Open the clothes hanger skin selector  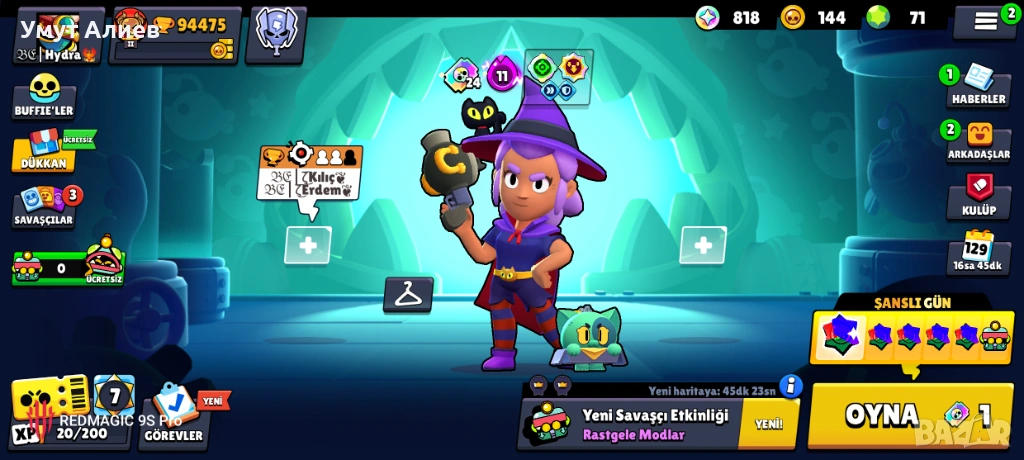(x=408, y=295)
